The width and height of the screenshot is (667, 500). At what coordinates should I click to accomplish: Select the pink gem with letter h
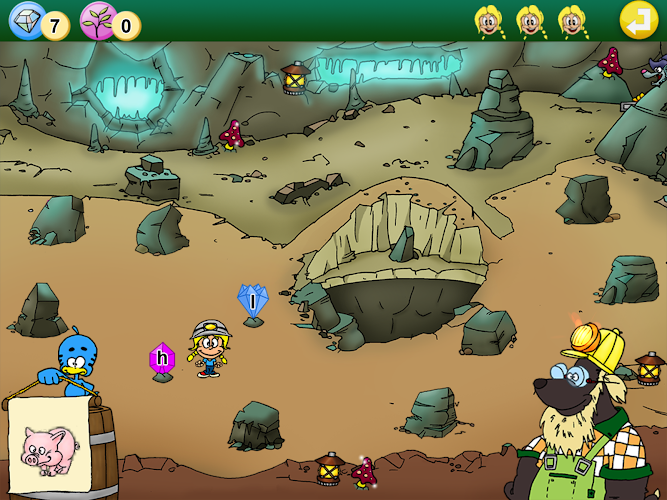[162, 359]
